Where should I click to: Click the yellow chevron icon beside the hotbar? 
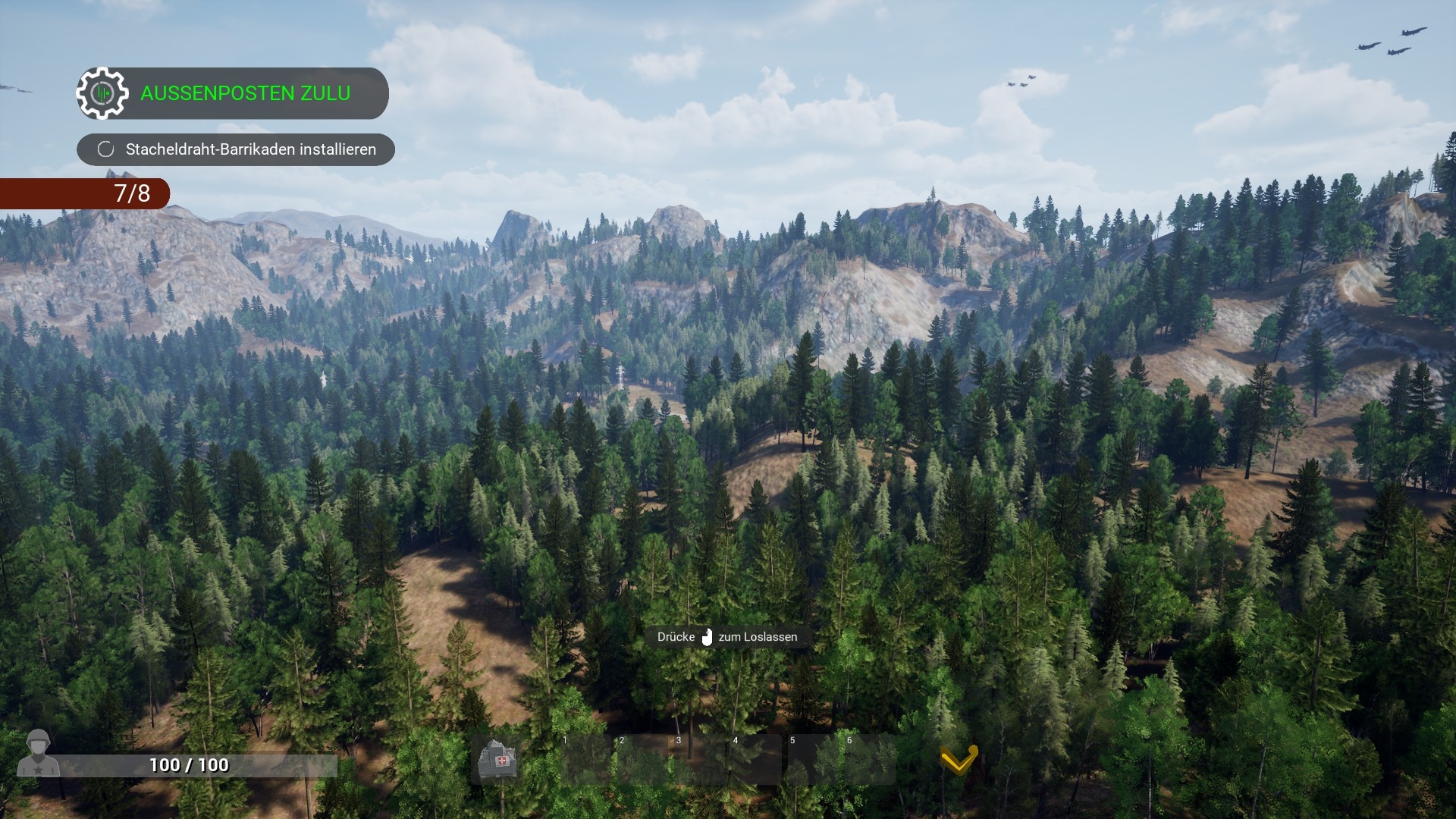959,759
